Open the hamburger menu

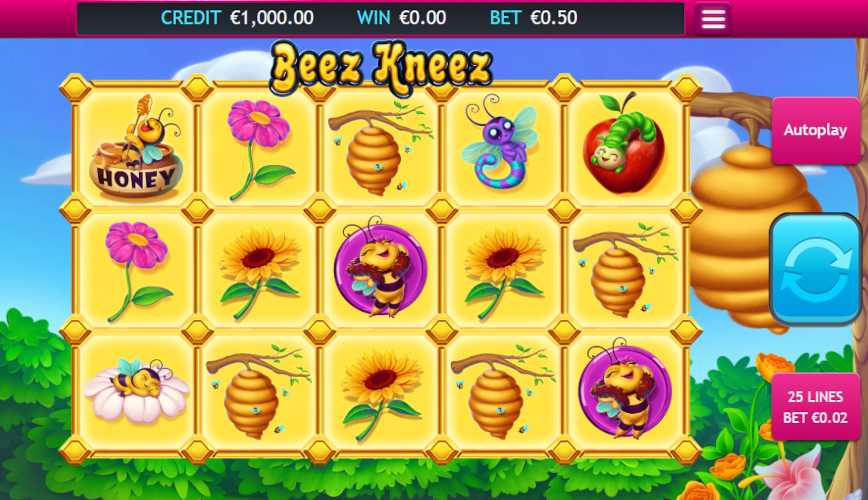click(x=713, y=19)
